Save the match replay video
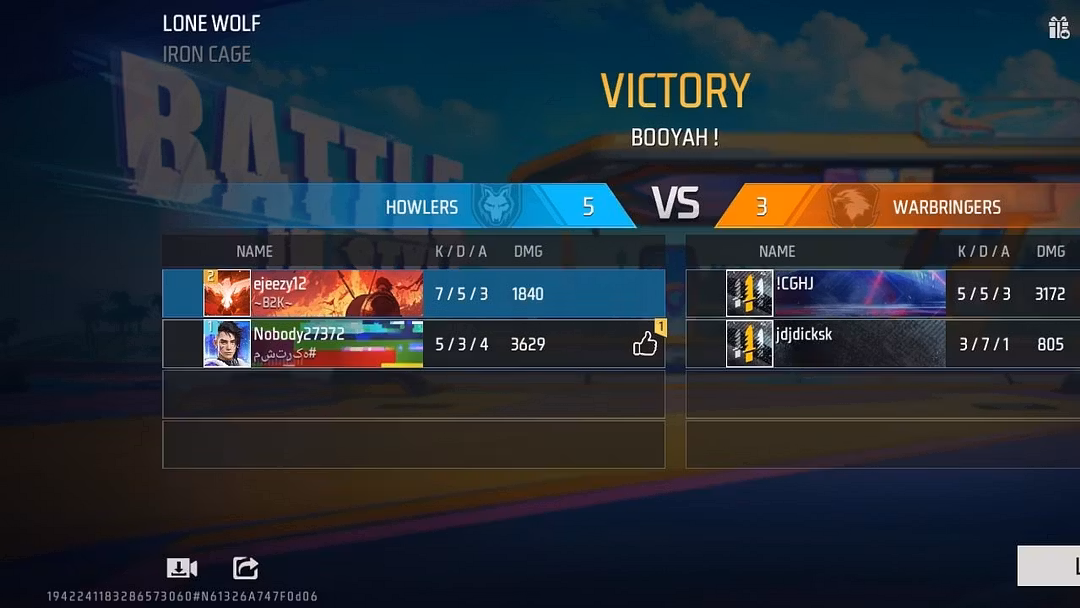Screen dimensions: 1080x608 point(180,569)
